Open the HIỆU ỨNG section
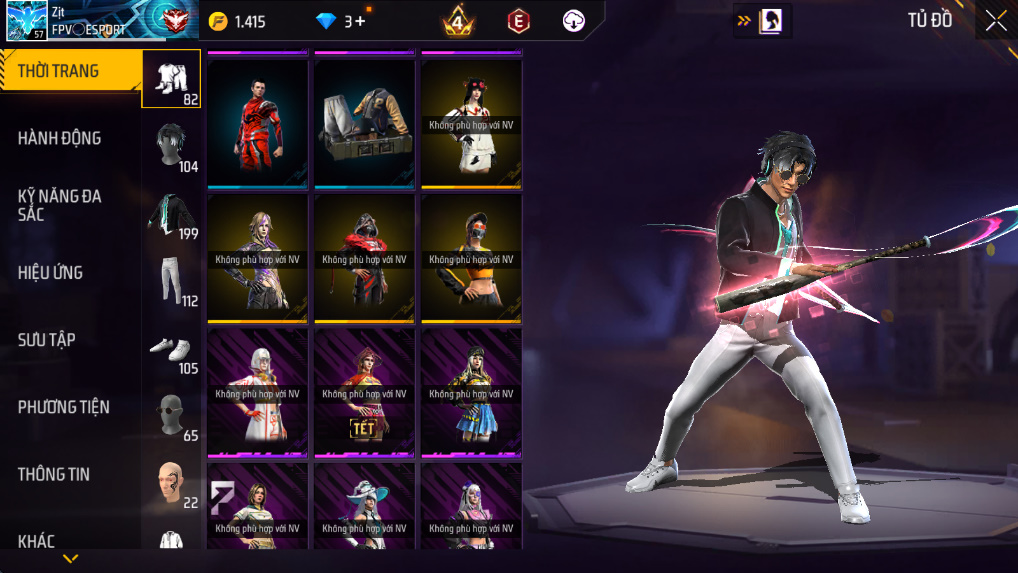The height and width of the screenshot is (573, 1018). coord(50,273)
